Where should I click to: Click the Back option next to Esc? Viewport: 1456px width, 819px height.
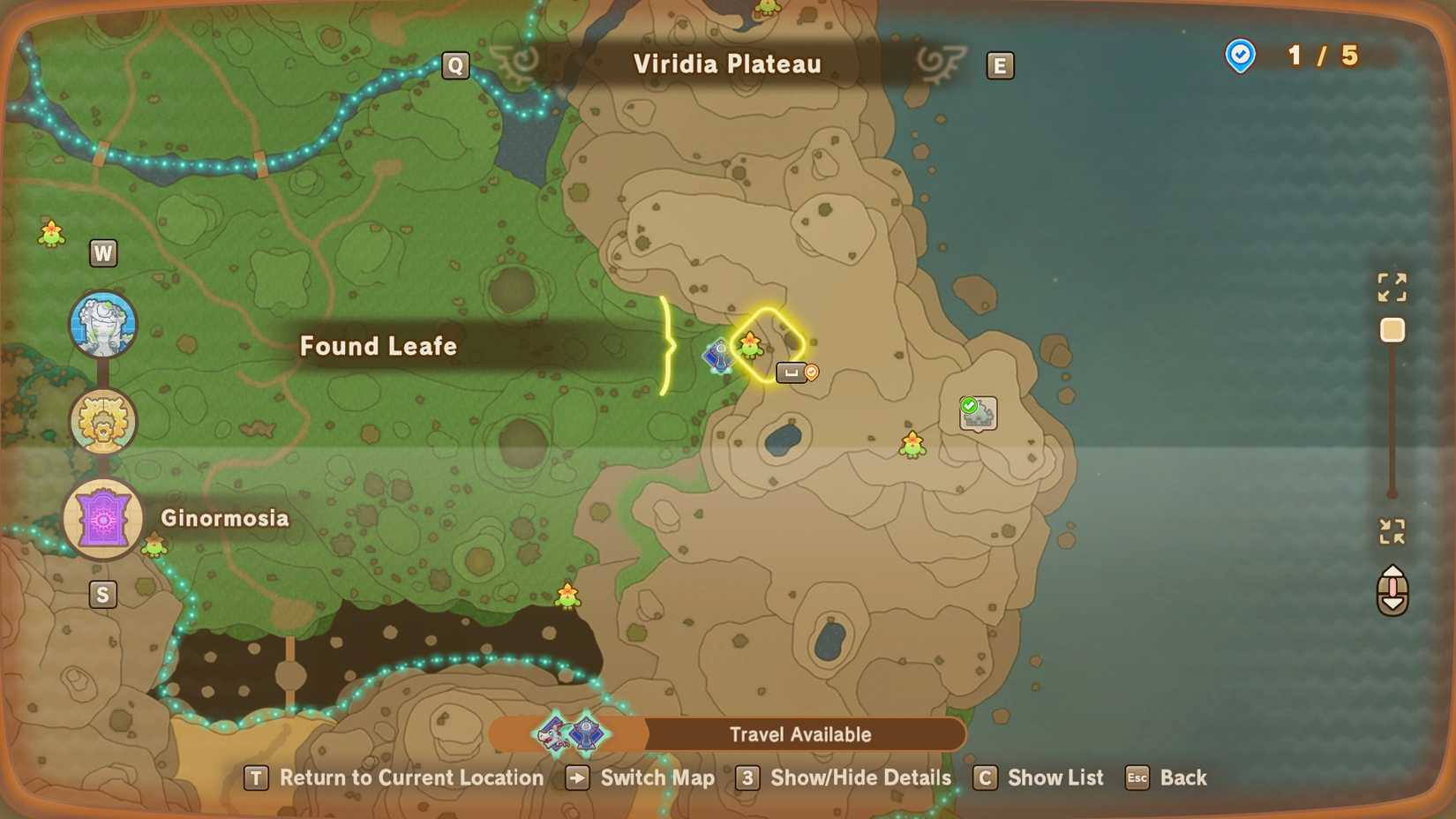pyautogui.click(x=1184, y=778)
